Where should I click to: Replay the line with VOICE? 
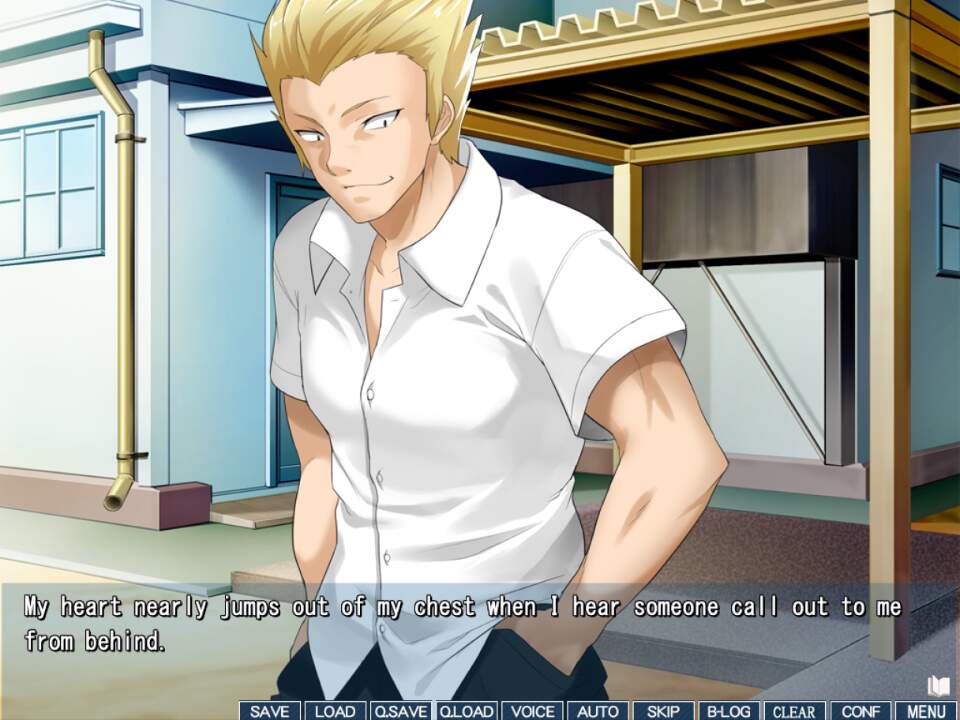(x=532, y=711)
